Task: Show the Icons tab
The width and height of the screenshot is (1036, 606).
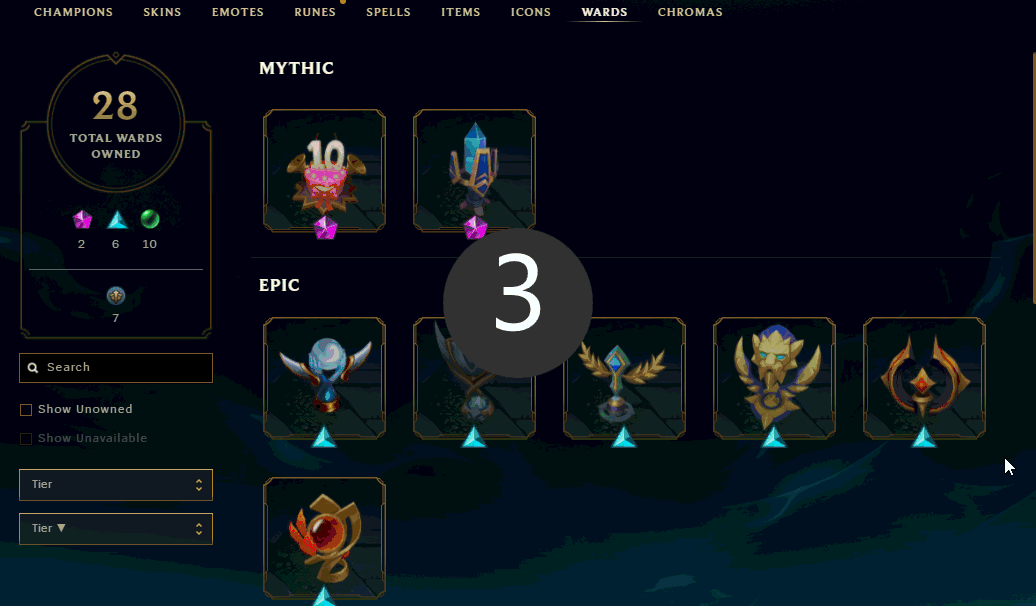Action: point(530,13)
